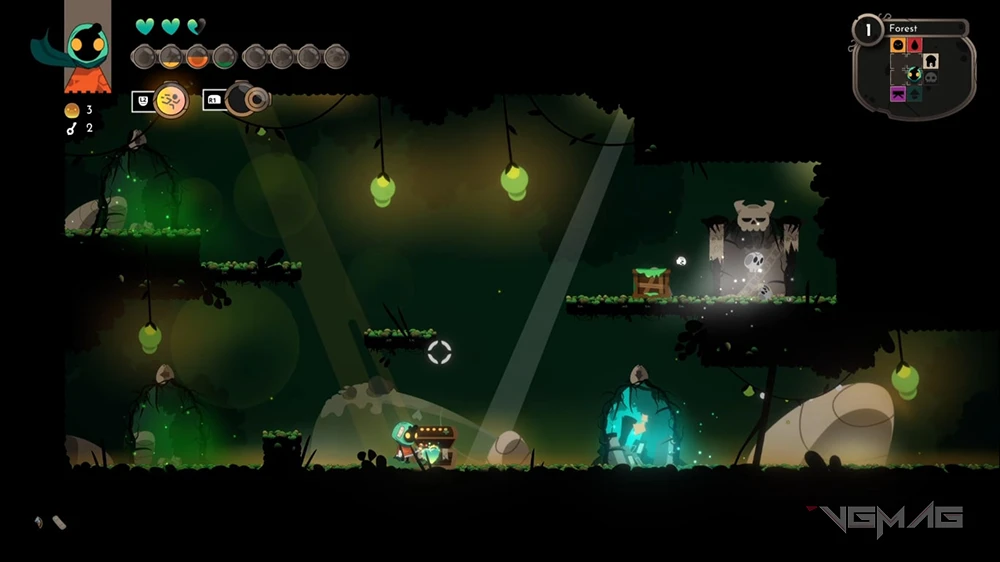Image resolution: width=1000 pixels, height=562 pixels.
Task: Select the green-filled potion flask
Action: 224,57
